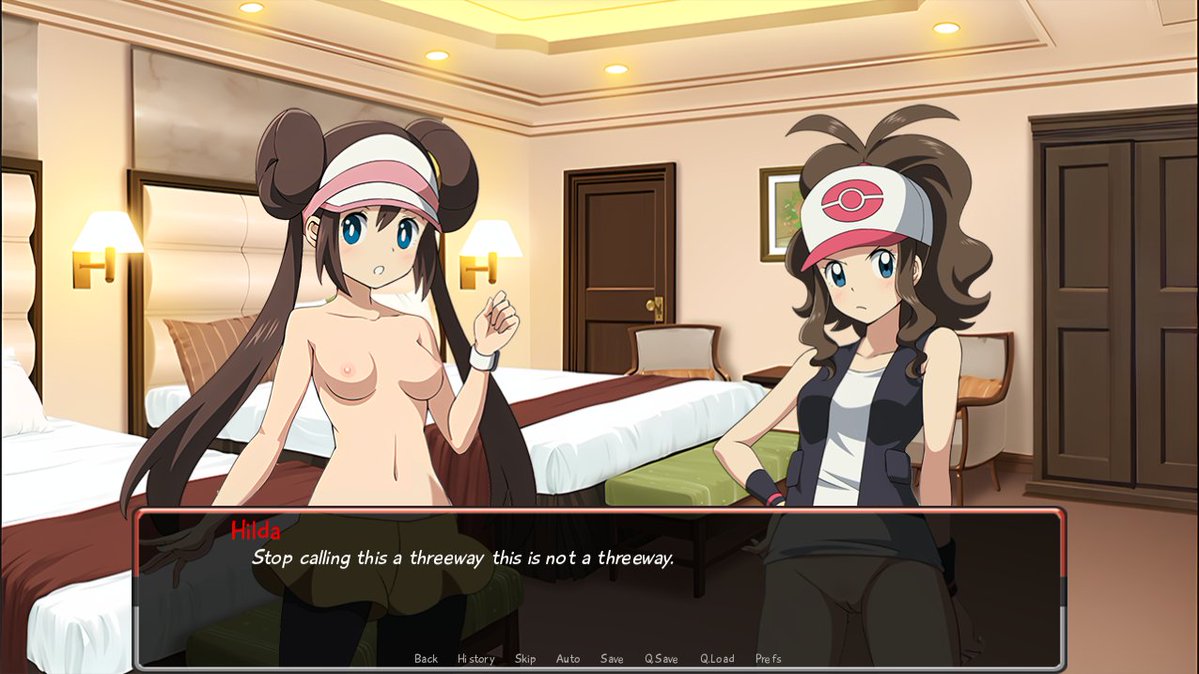Click the Back button in quick menu
The image size is (1199, 674).
click(426, 659)
